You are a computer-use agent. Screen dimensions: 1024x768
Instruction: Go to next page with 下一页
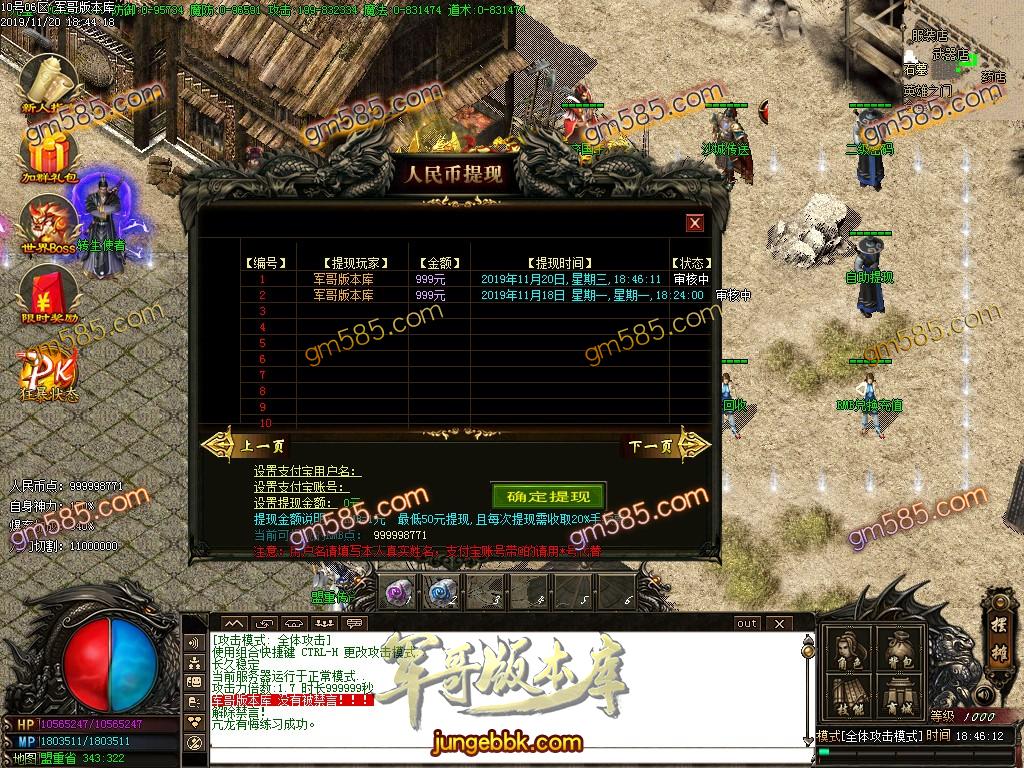[652, 446]
